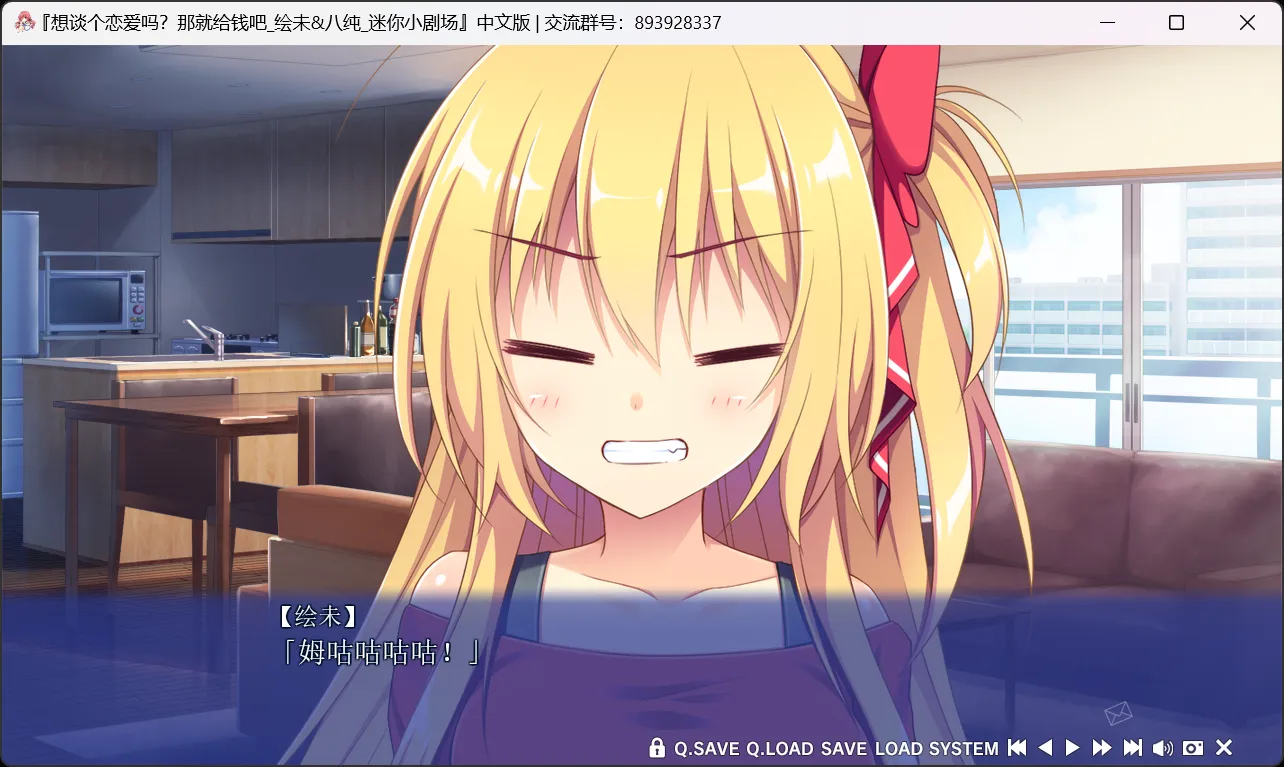Click the envelope icon above the toolbar
Screen dimensions: 1284x767
[1118, 712]
